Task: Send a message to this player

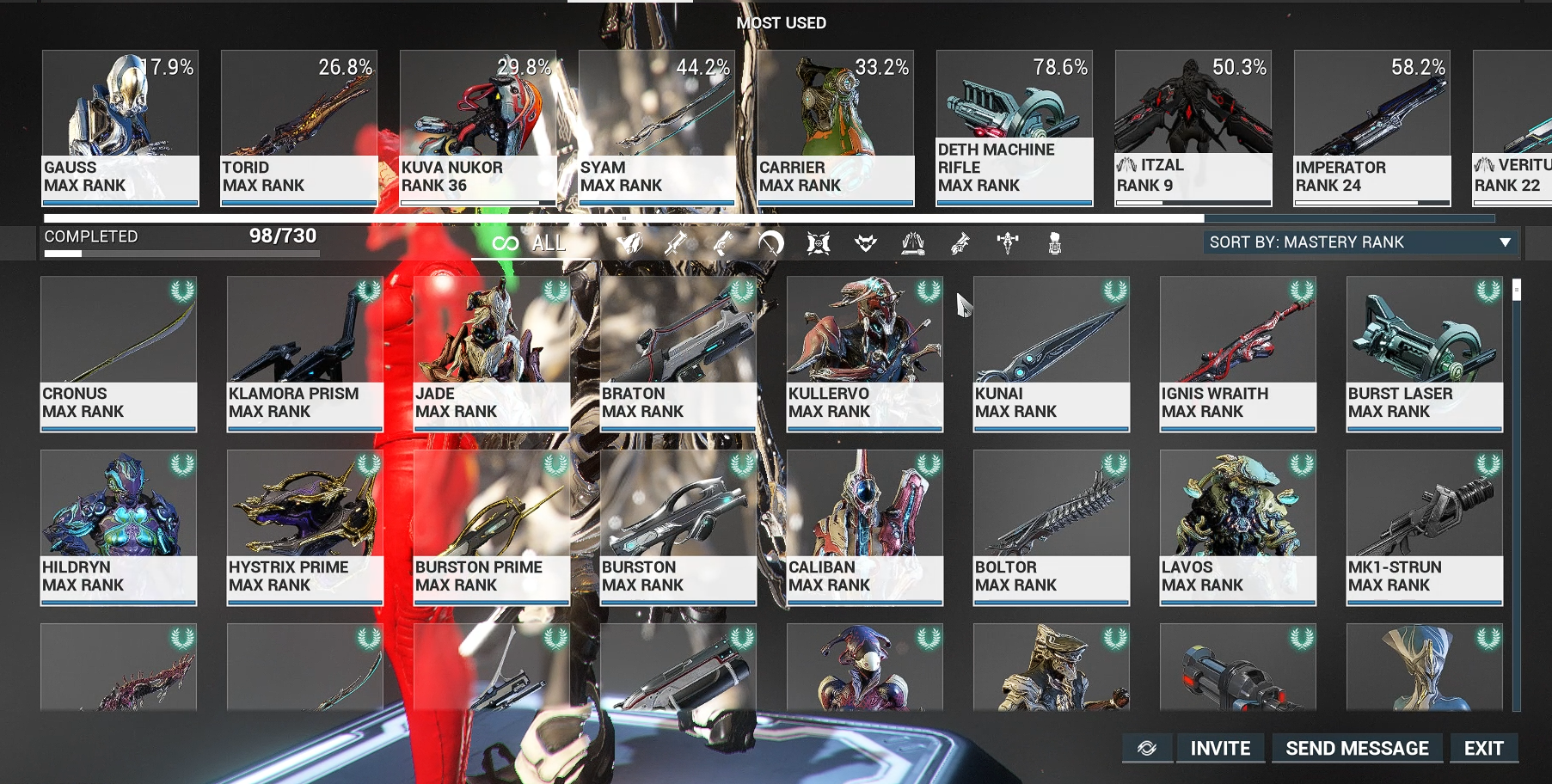Action: click(x=1357, y=749)
